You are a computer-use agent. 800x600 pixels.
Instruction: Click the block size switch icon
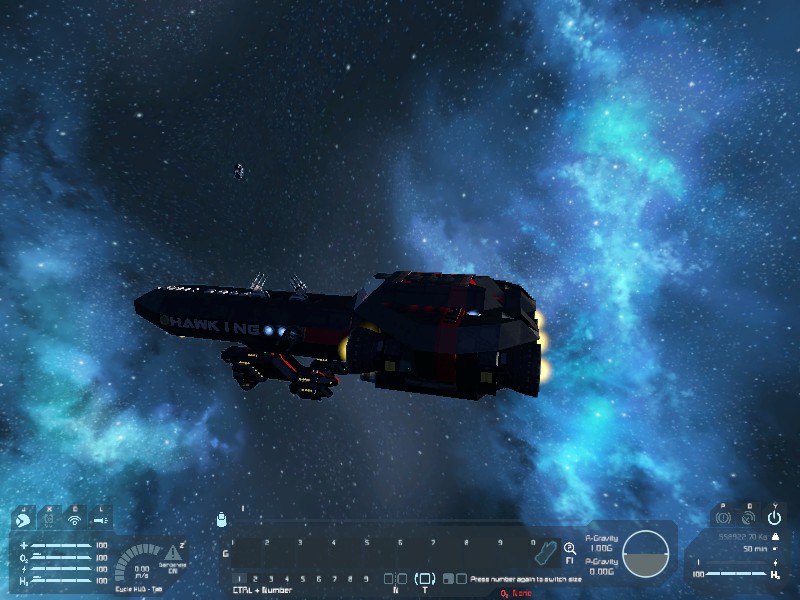click(455, 579)
